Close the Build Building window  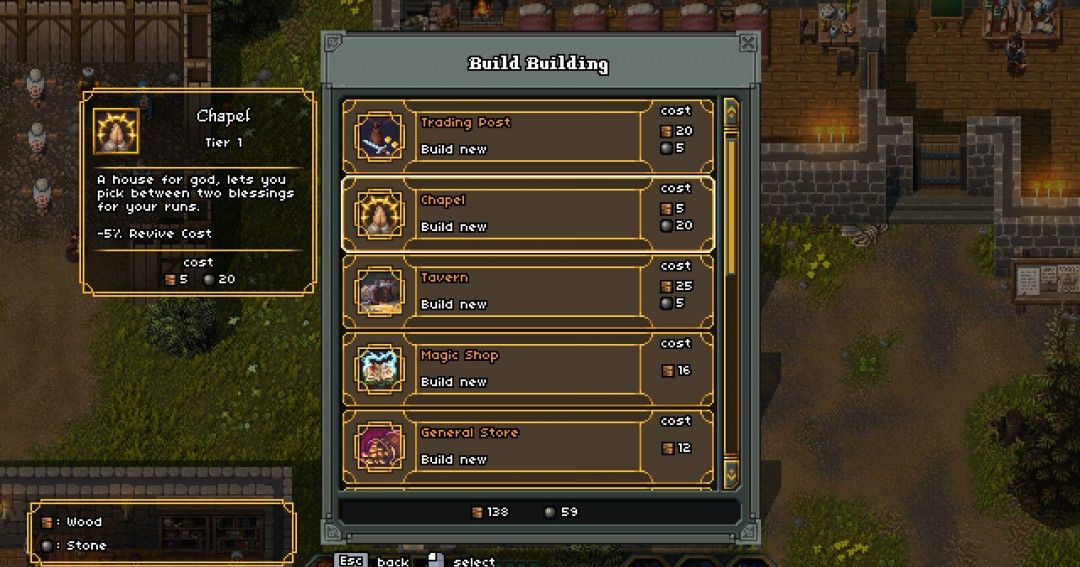pyautogui.click(x=747, y=43)
